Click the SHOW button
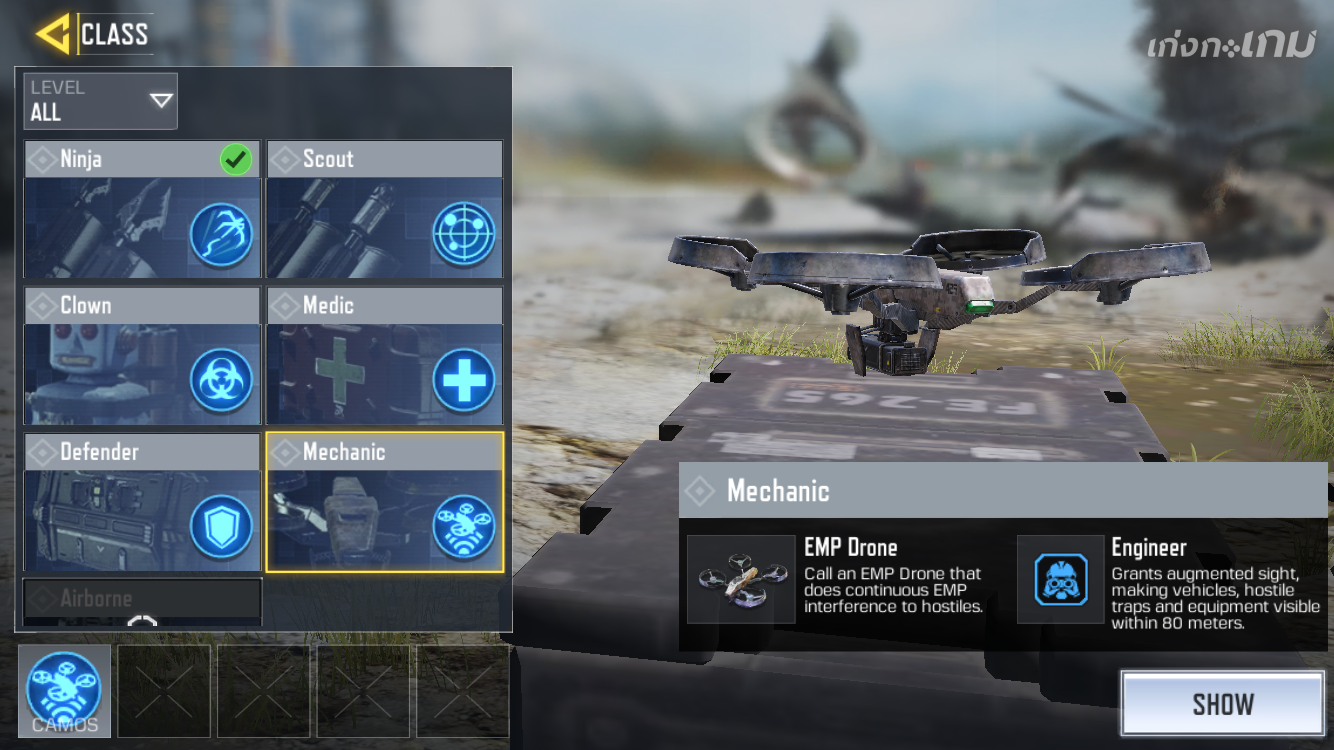Image resolution: width=1334 pixels, height=750 pixels. 1222,704
